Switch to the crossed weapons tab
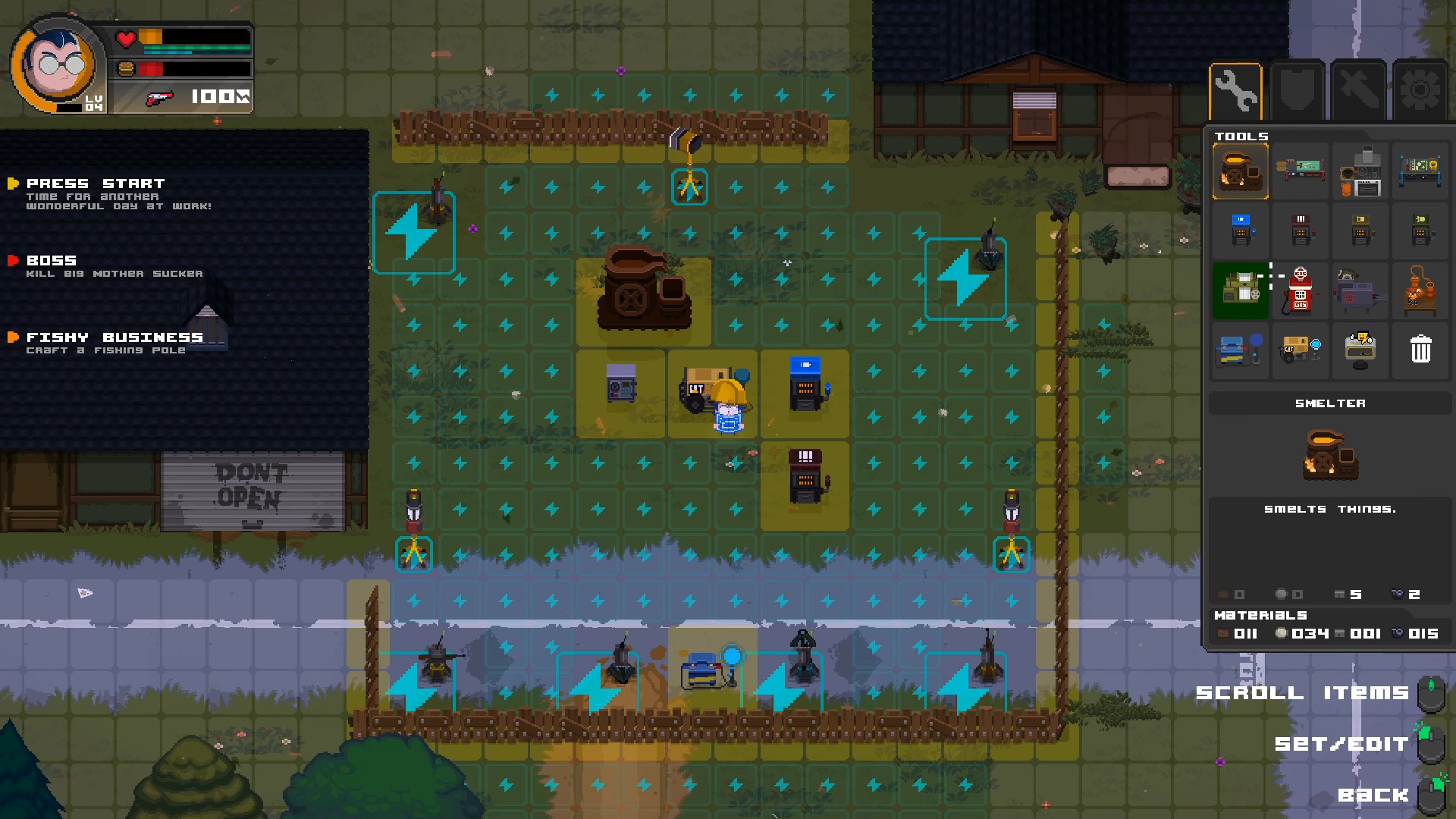Image resolution: width=1456 pixels, height=819 pixels. [x=1359, y=91]
